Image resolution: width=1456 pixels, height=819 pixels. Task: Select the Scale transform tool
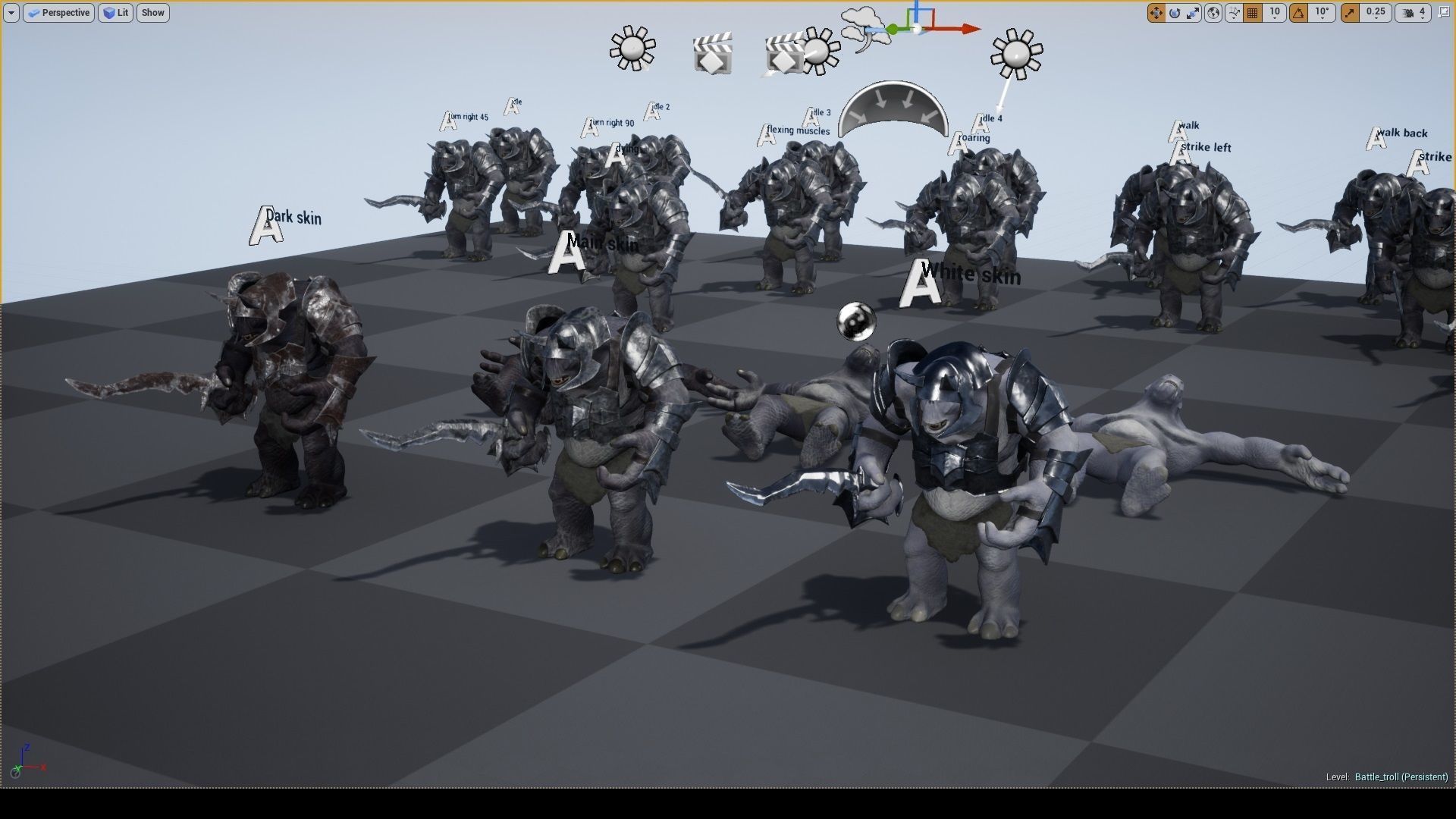[x=1194, y=13]
